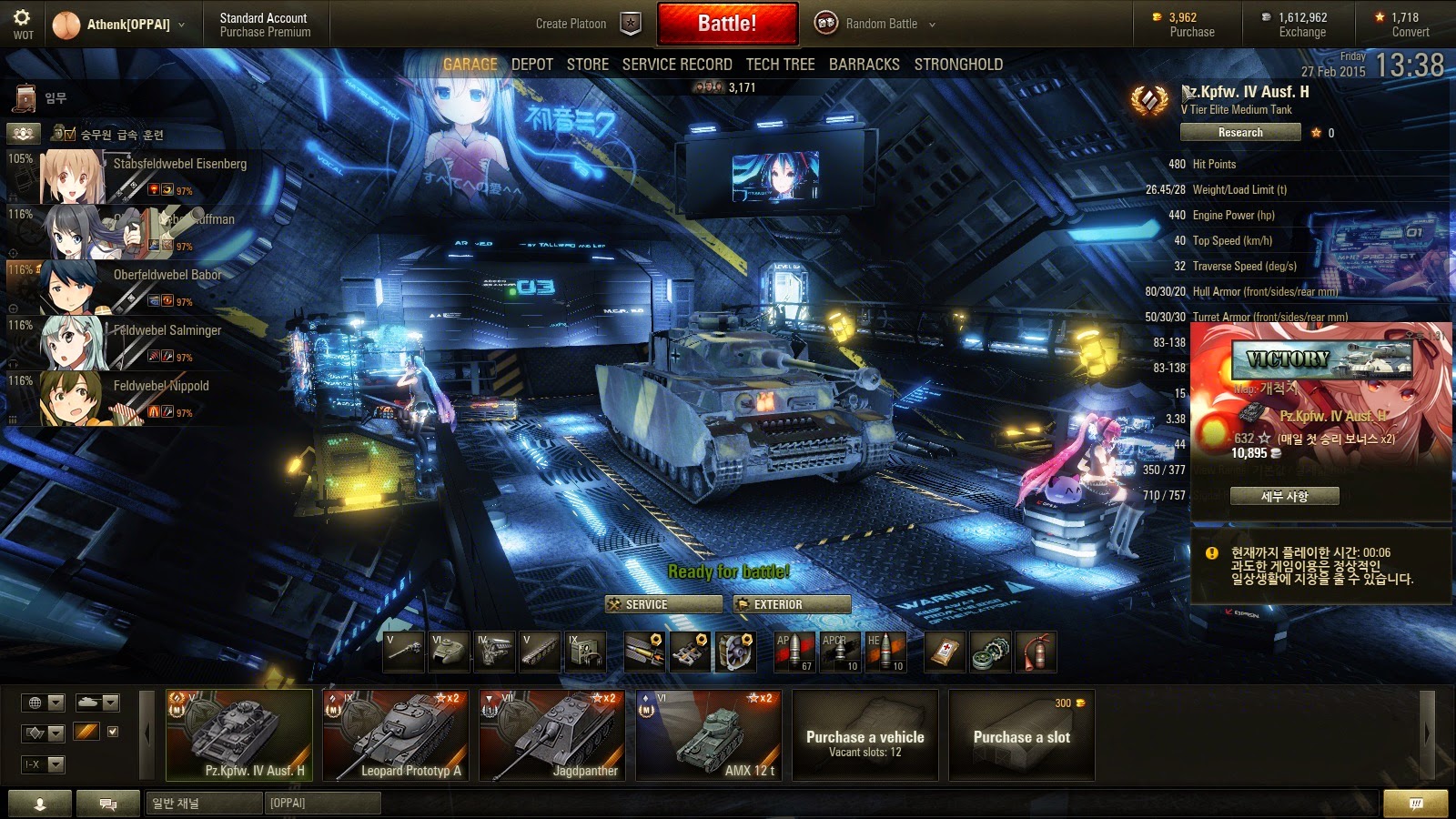Open the Tech Tree tab
Viewport: 1456px width, 819px height.
pyautogui.click(x=780, y=65)
